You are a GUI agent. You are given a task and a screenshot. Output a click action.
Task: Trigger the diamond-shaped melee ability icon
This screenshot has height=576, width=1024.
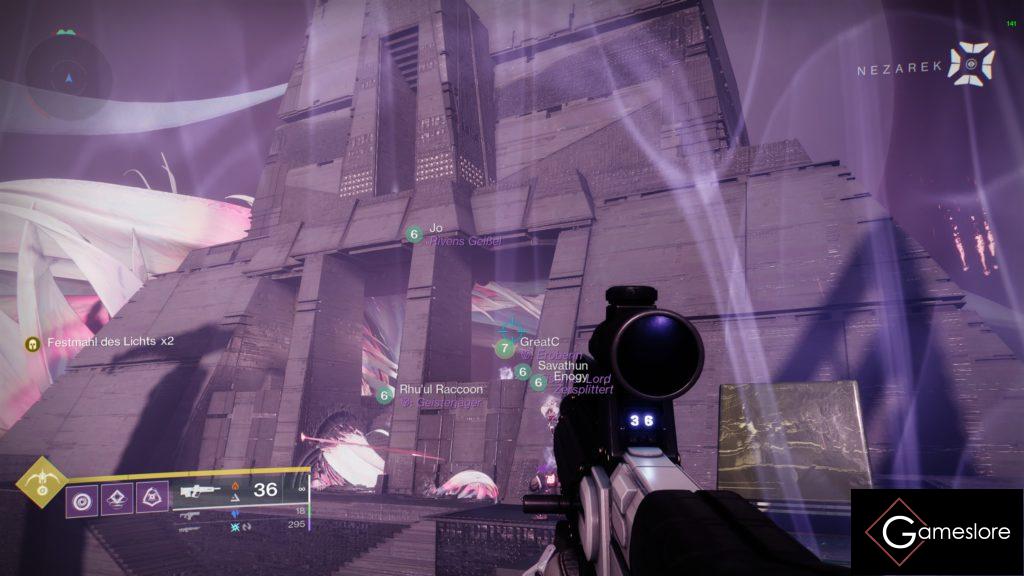116,499
